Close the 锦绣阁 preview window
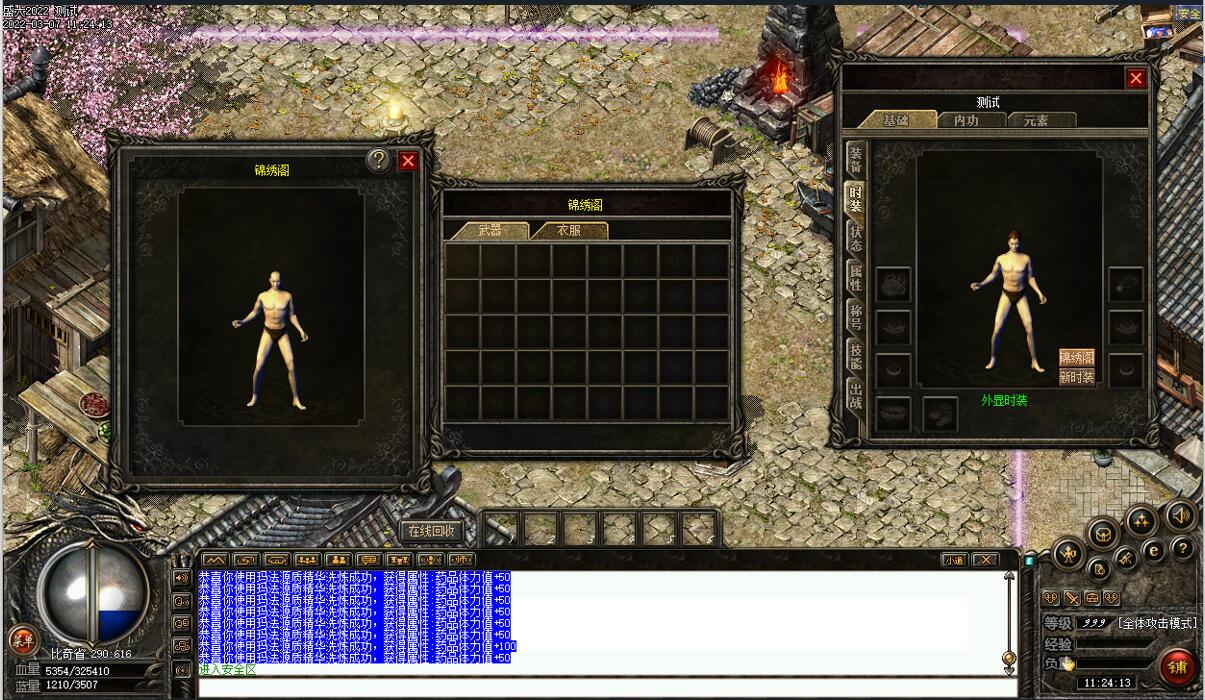The height and width of the screenshot is (700, 1205). pyautogui.click(x=408, y=161)
